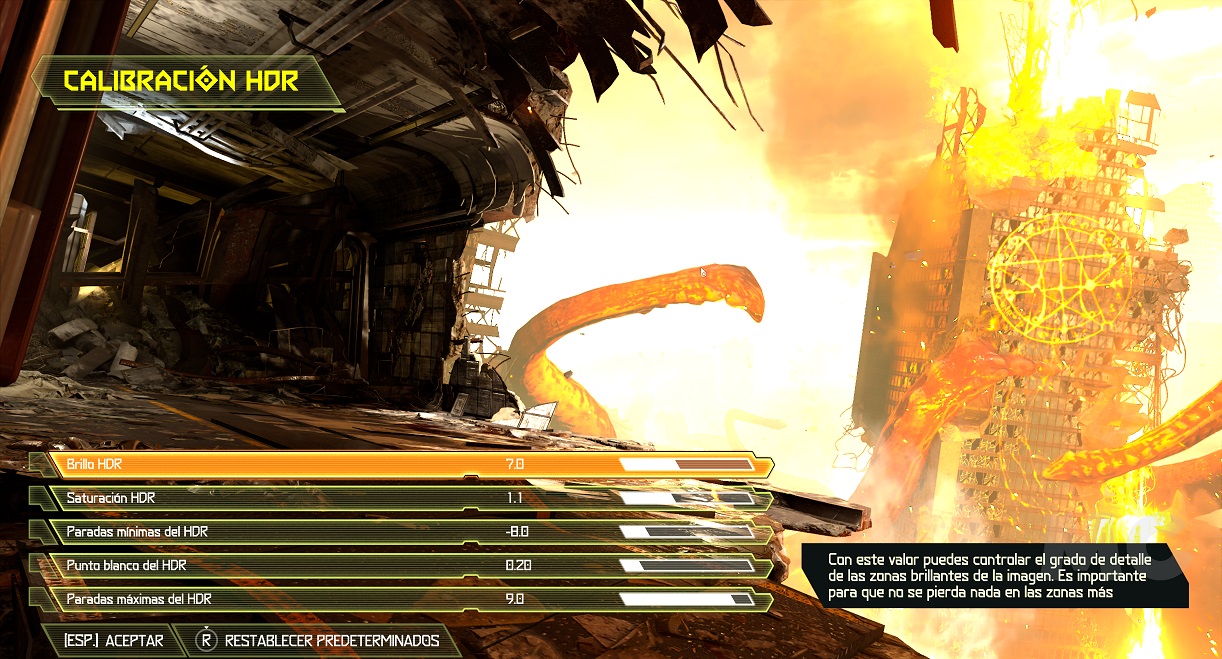This screenshot has width=1222, height=659.
Task: Adjust the Paradas mínimas del HDR slider
Action: [687, 532]
